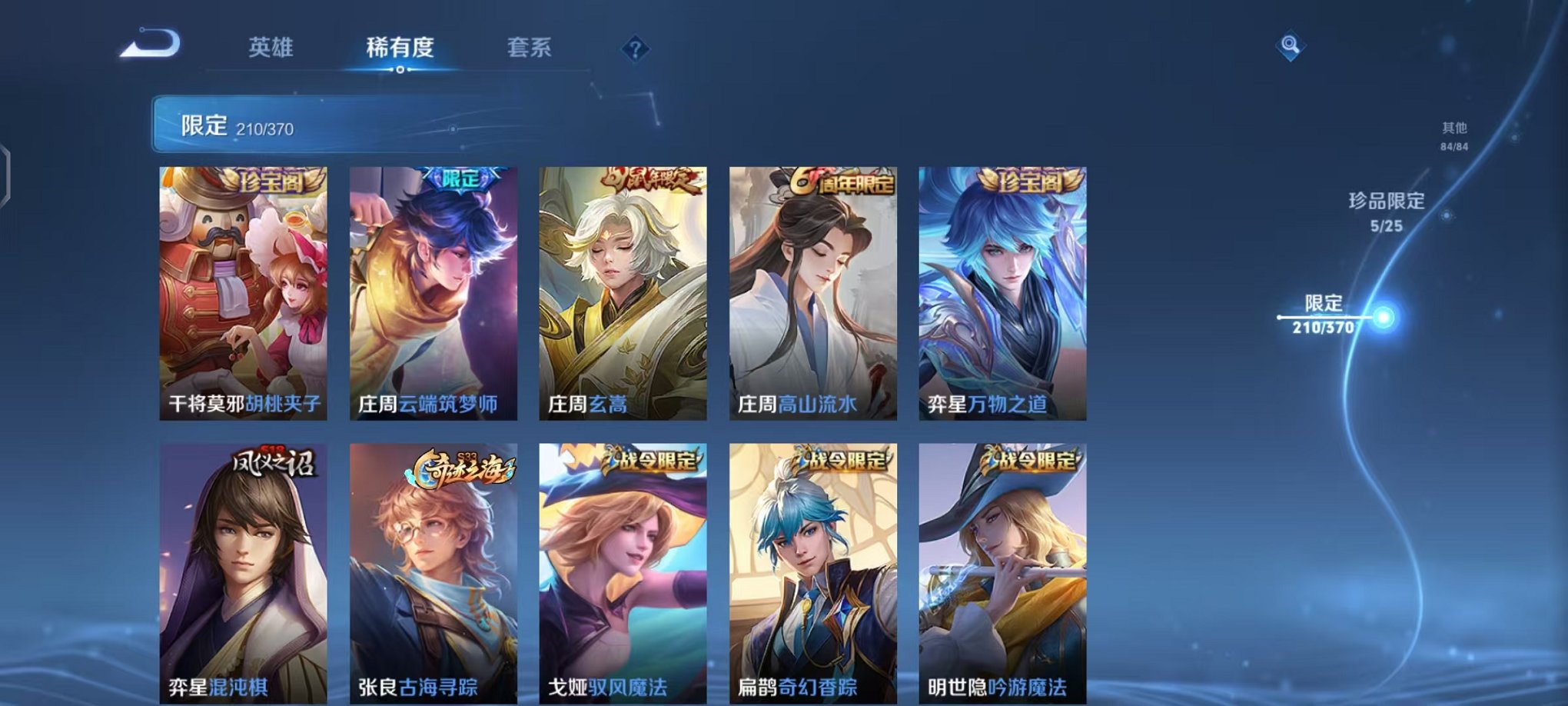This screenshot has height=706, width=1568.
Task: Open the search magnifier icon
Action: point(1291,46)
